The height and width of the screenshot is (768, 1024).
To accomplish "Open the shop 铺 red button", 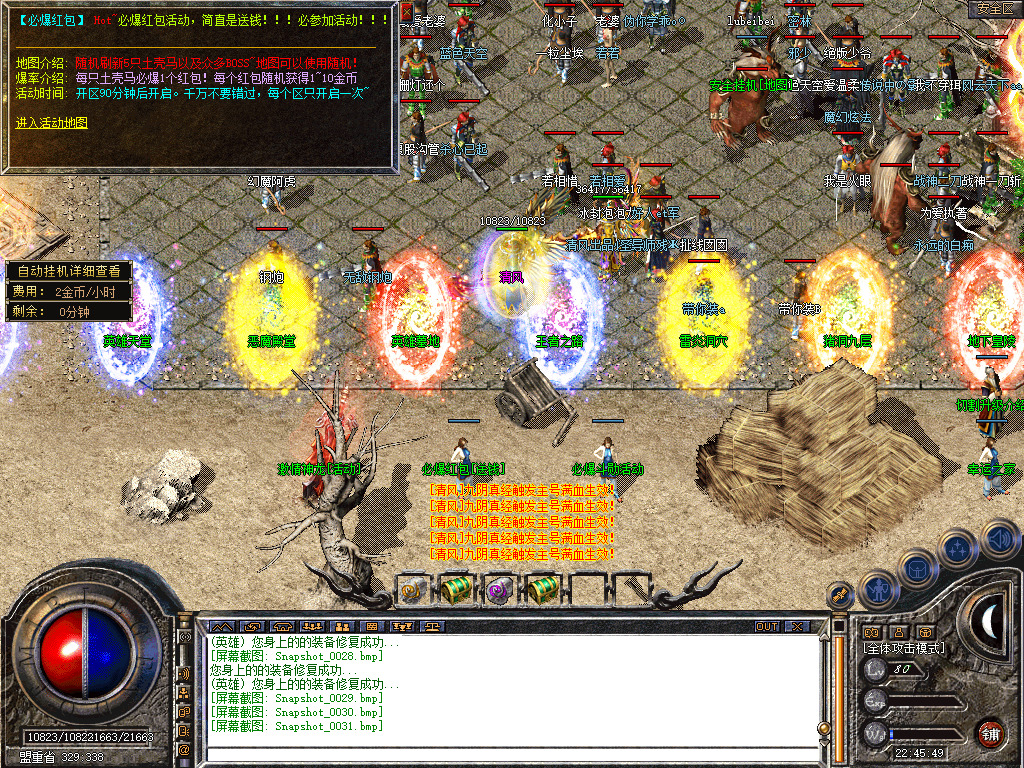I will click(x=990, y=733).
